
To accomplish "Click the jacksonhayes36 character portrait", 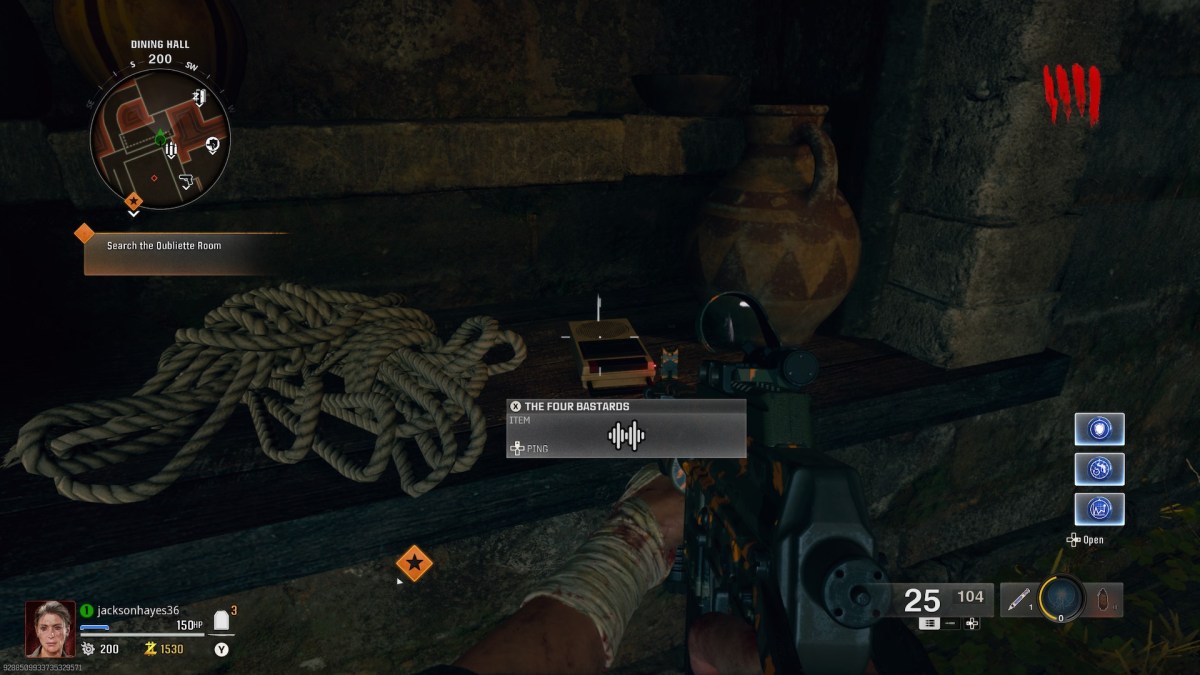I will (x=49, y=628).
